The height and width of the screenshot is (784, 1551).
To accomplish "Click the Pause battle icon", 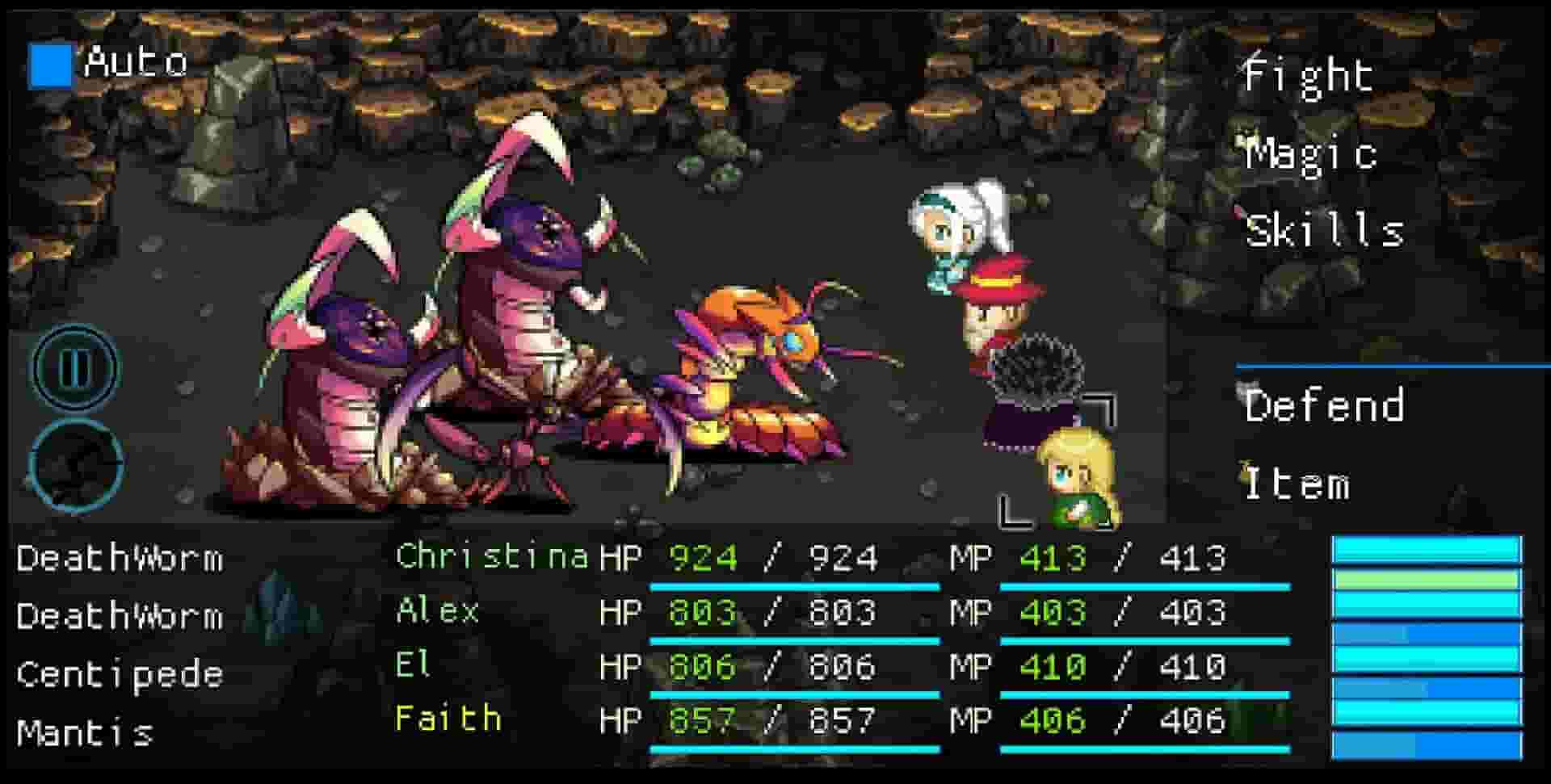I will click(75, 368).
